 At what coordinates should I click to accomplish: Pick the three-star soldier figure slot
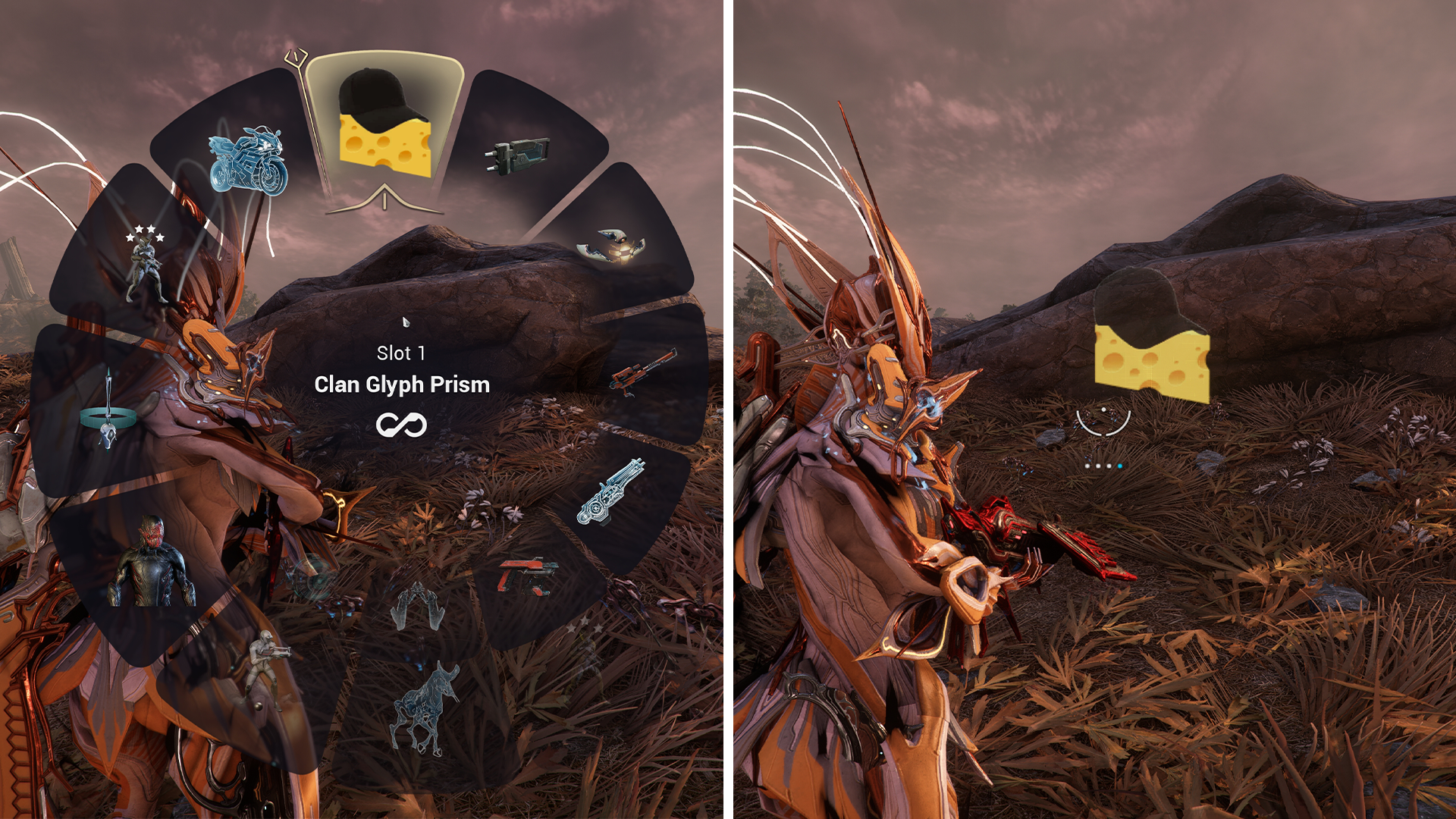(x=145, y=264)
